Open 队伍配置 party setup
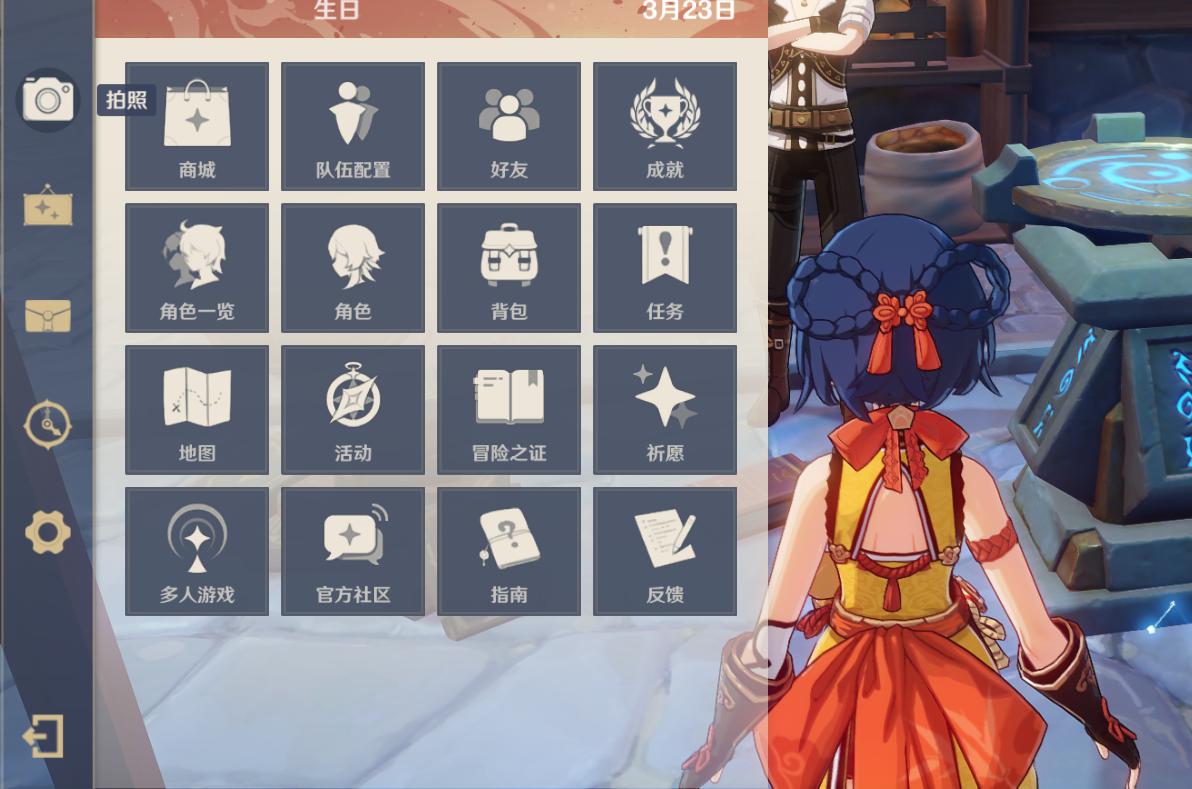Viewport: 1192px width, 789px height. (353, 126)
